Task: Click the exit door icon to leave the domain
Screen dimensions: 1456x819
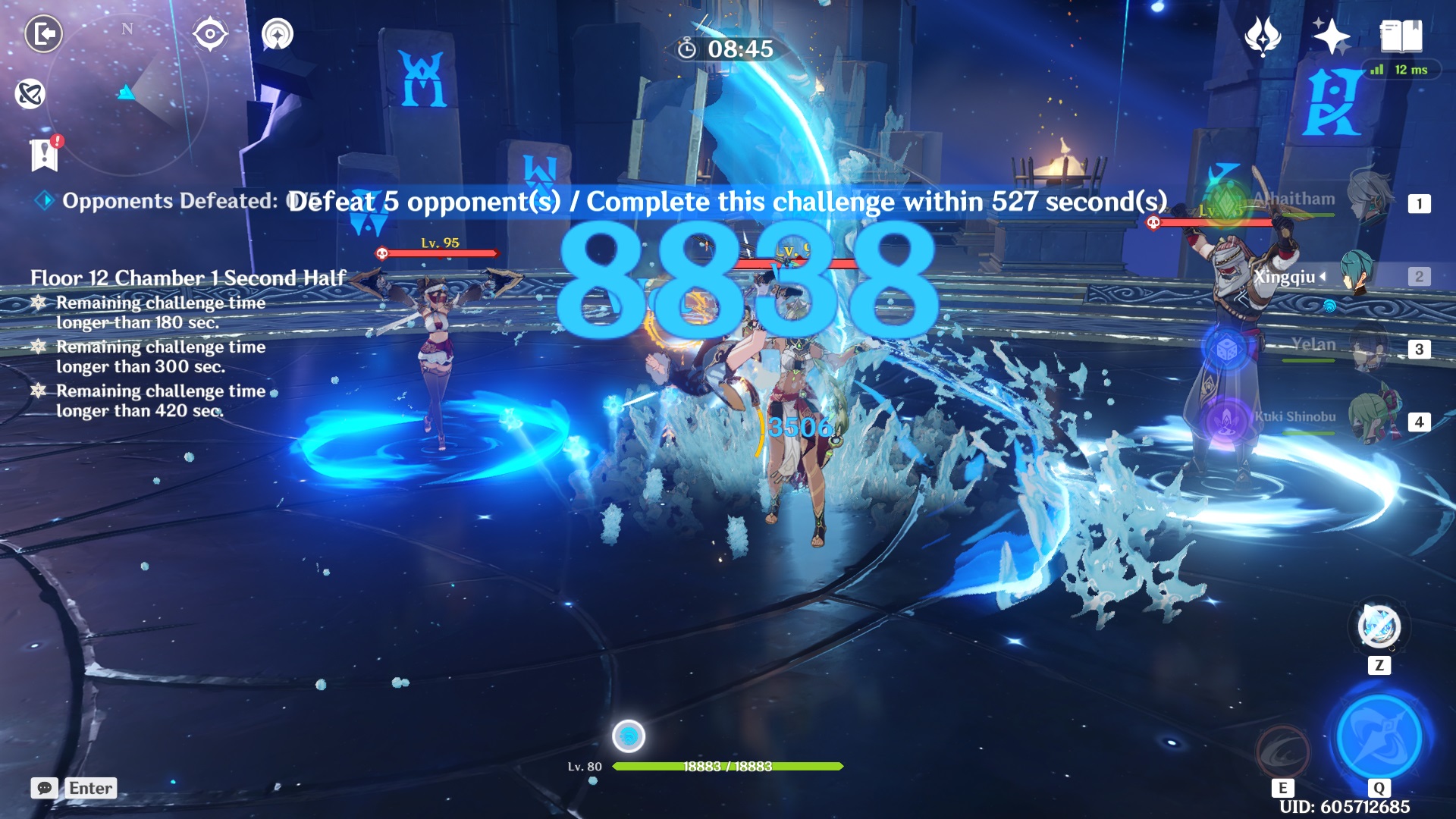Action: point(43,32)
